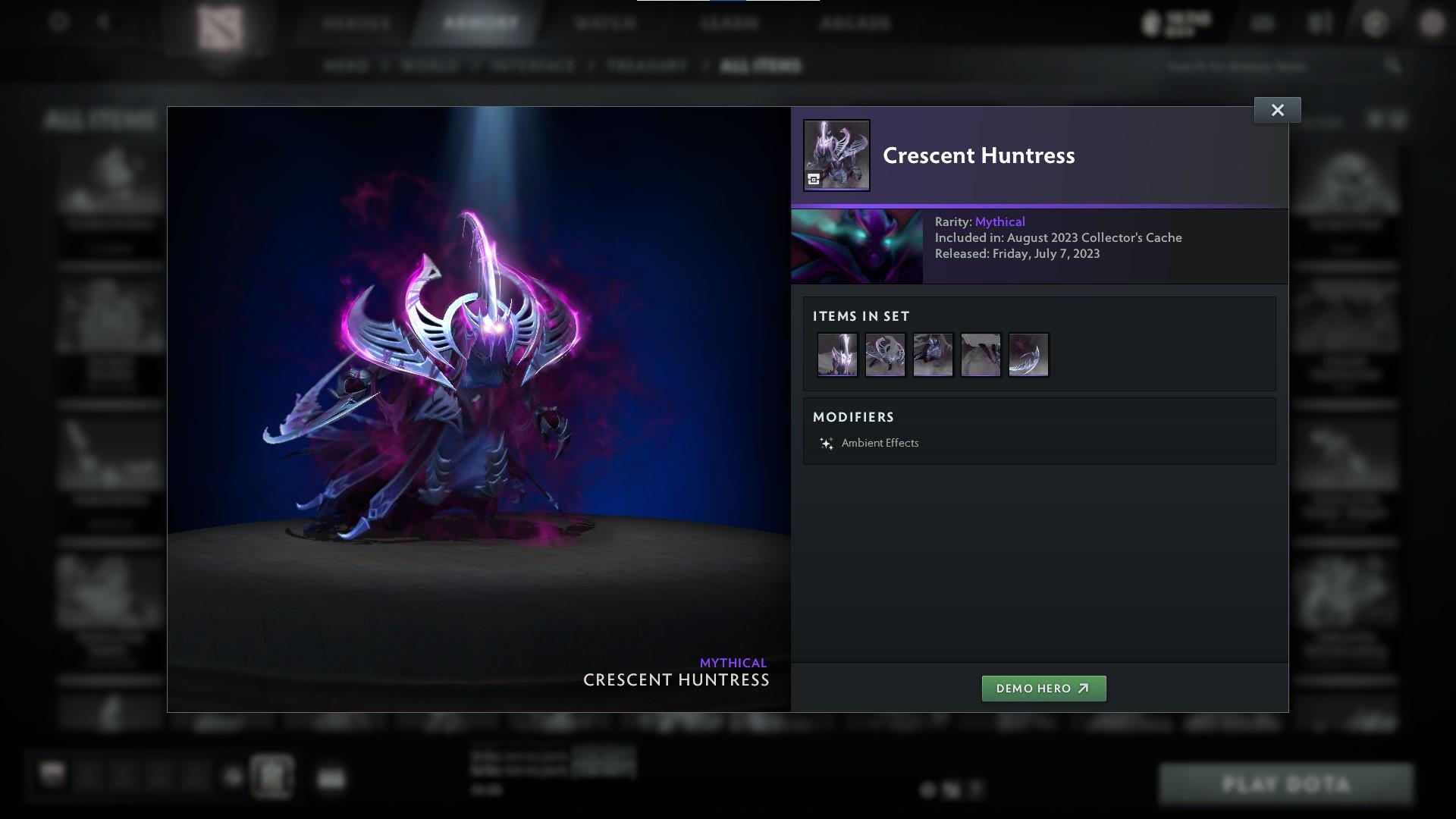Select the third armor piece in the set

pos(933,353)
